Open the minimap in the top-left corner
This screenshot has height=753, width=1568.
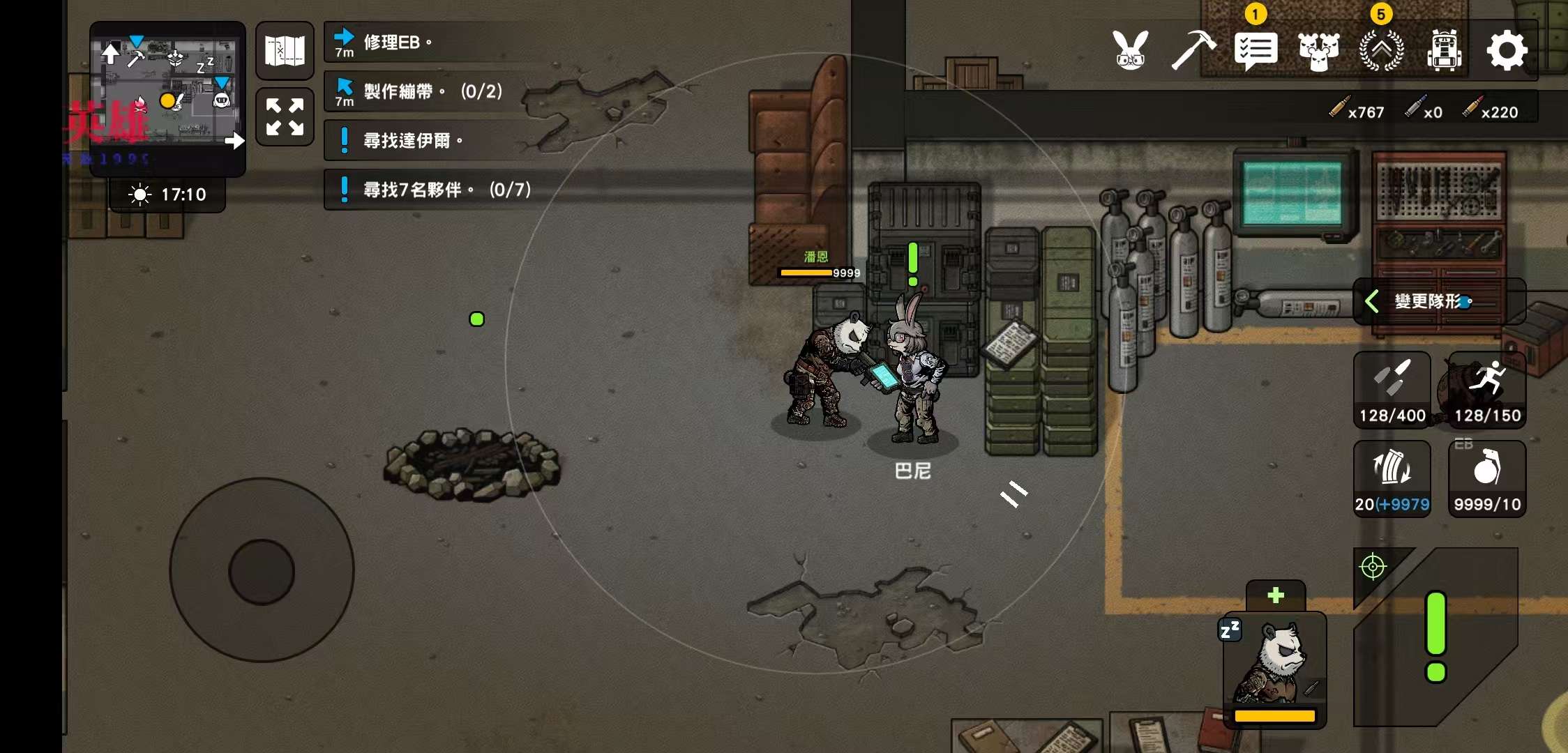167,94
